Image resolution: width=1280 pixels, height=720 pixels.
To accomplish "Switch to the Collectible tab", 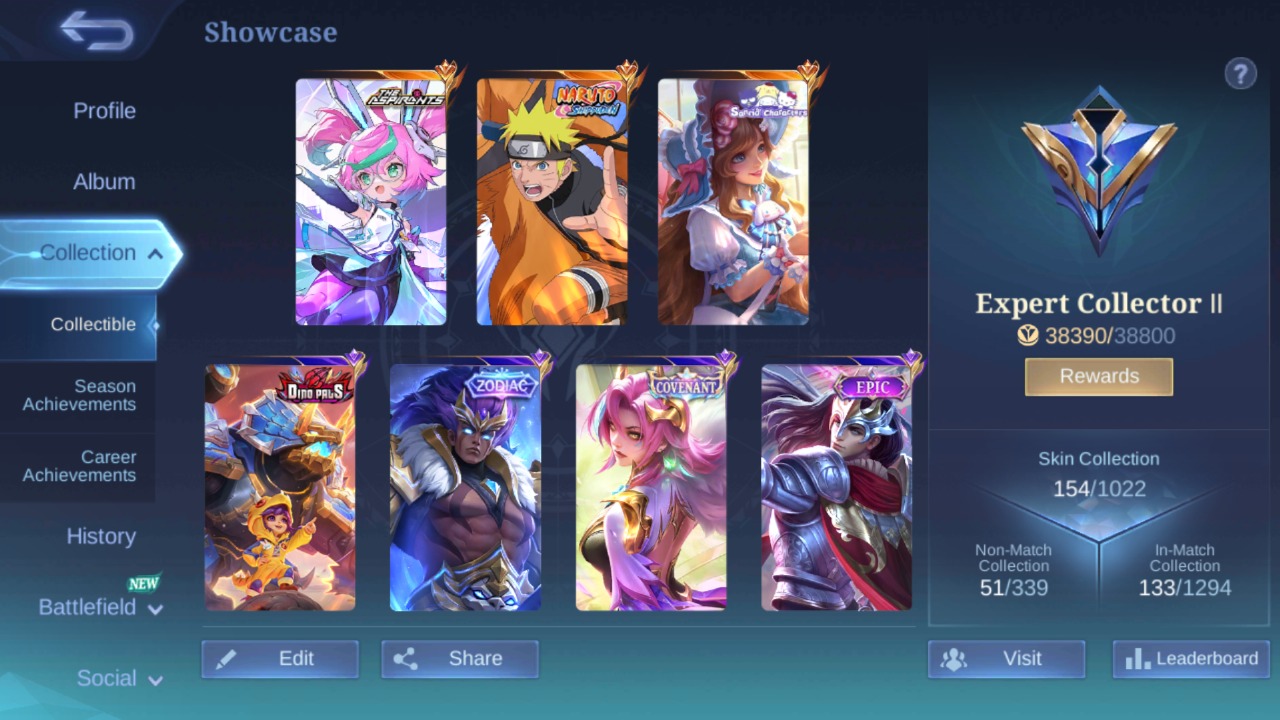I will (93, 324).
